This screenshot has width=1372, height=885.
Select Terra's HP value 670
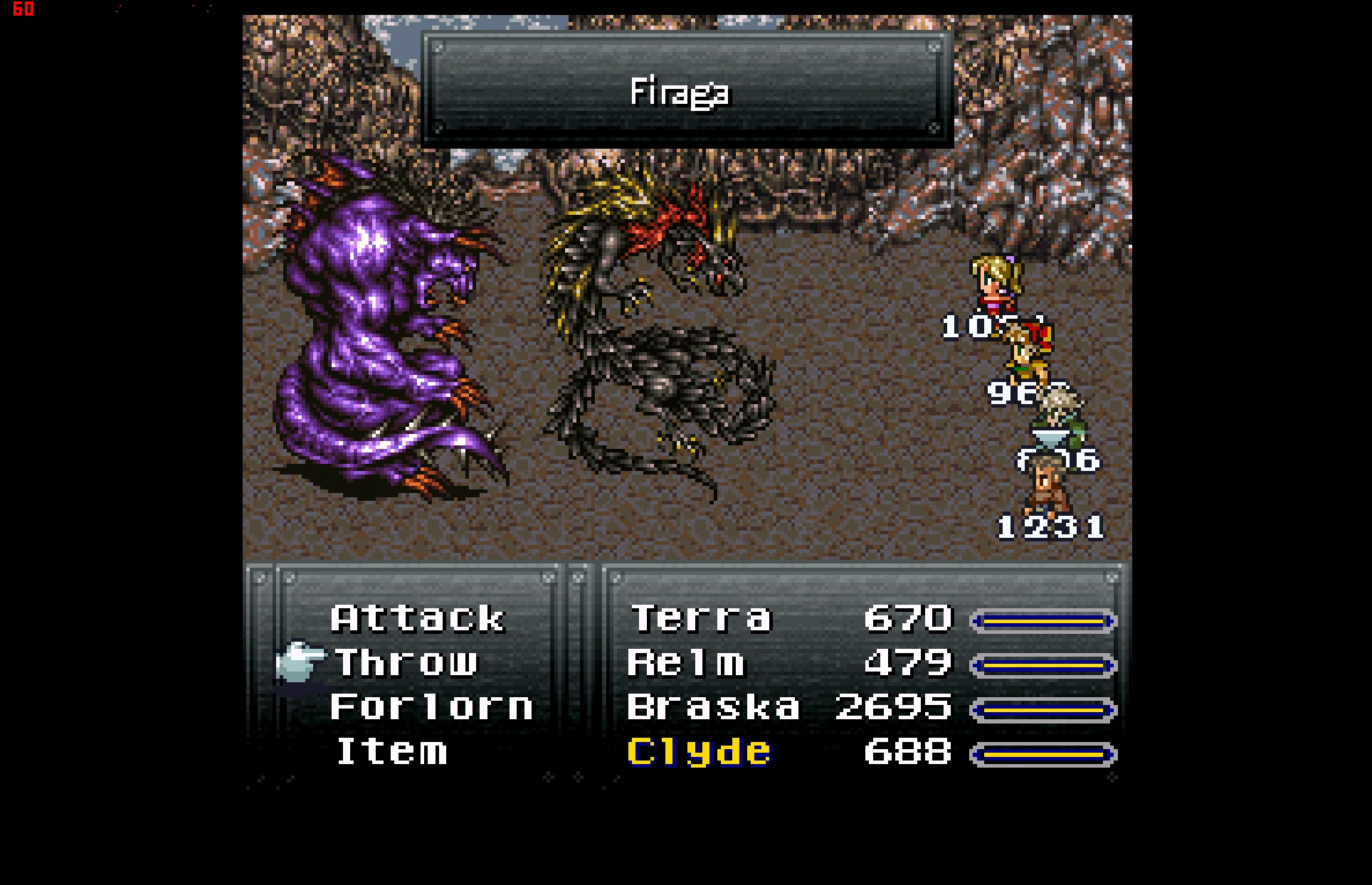[908, 618]
